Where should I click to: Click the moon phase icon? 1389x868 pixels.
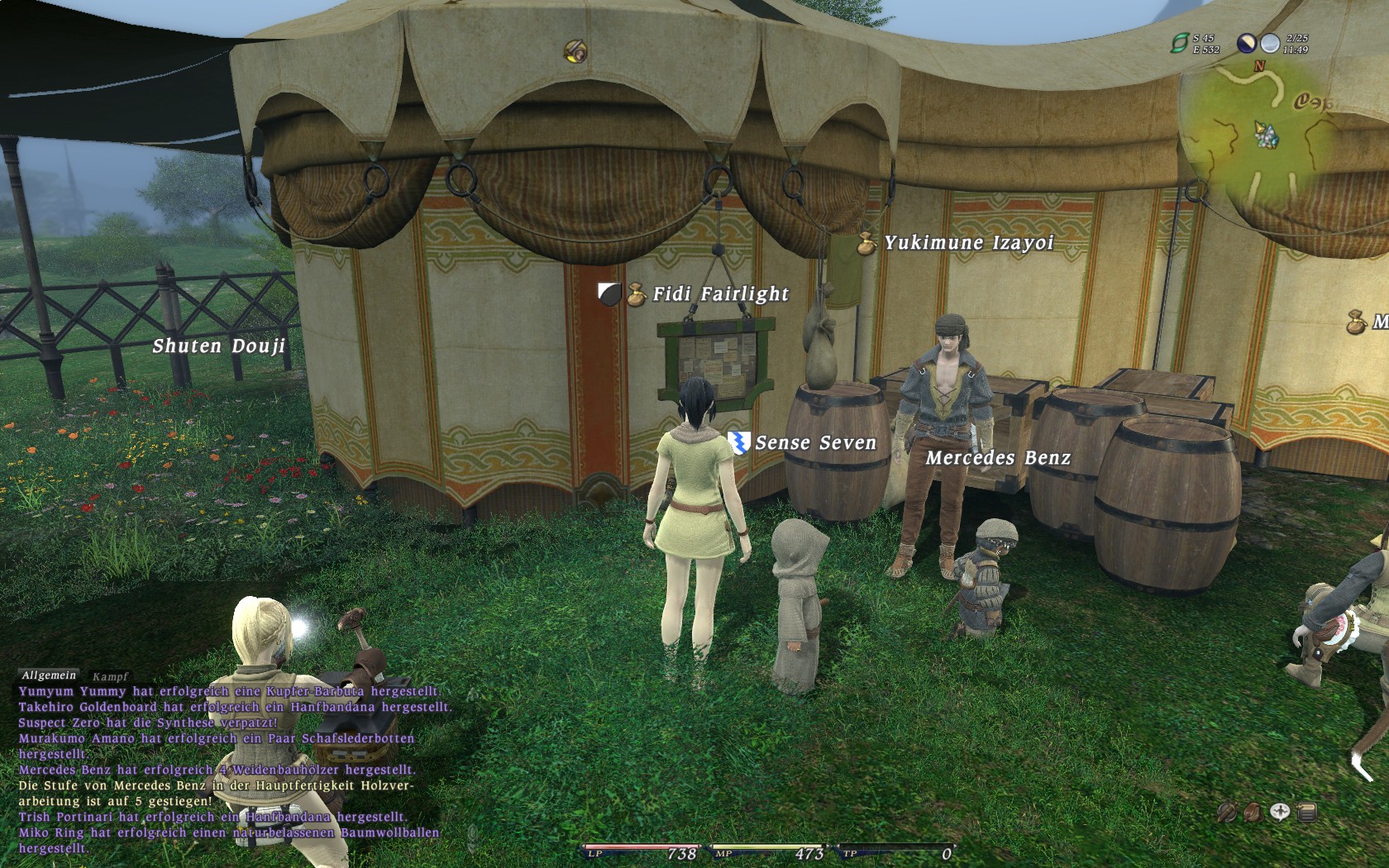1246,43
